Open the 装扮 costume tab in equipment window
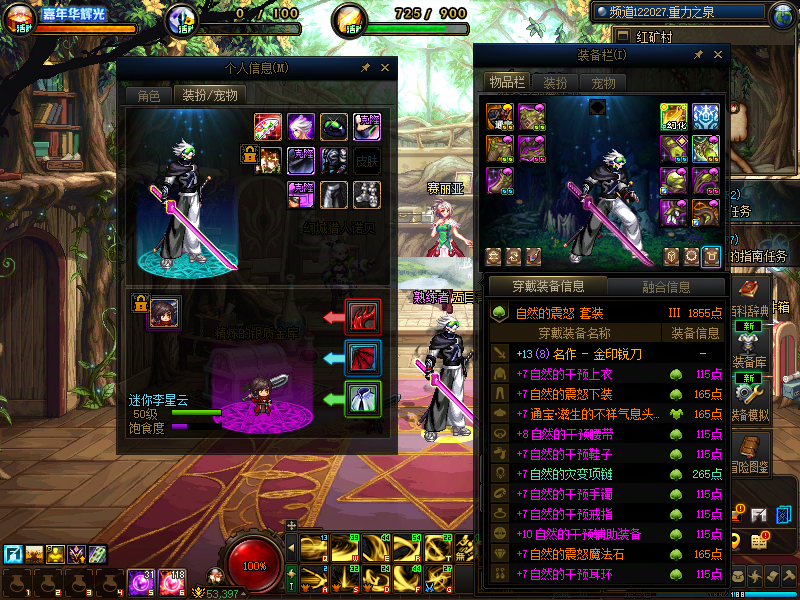The width and height of the screenshot is (800, 600). click(x=555, y=83)
